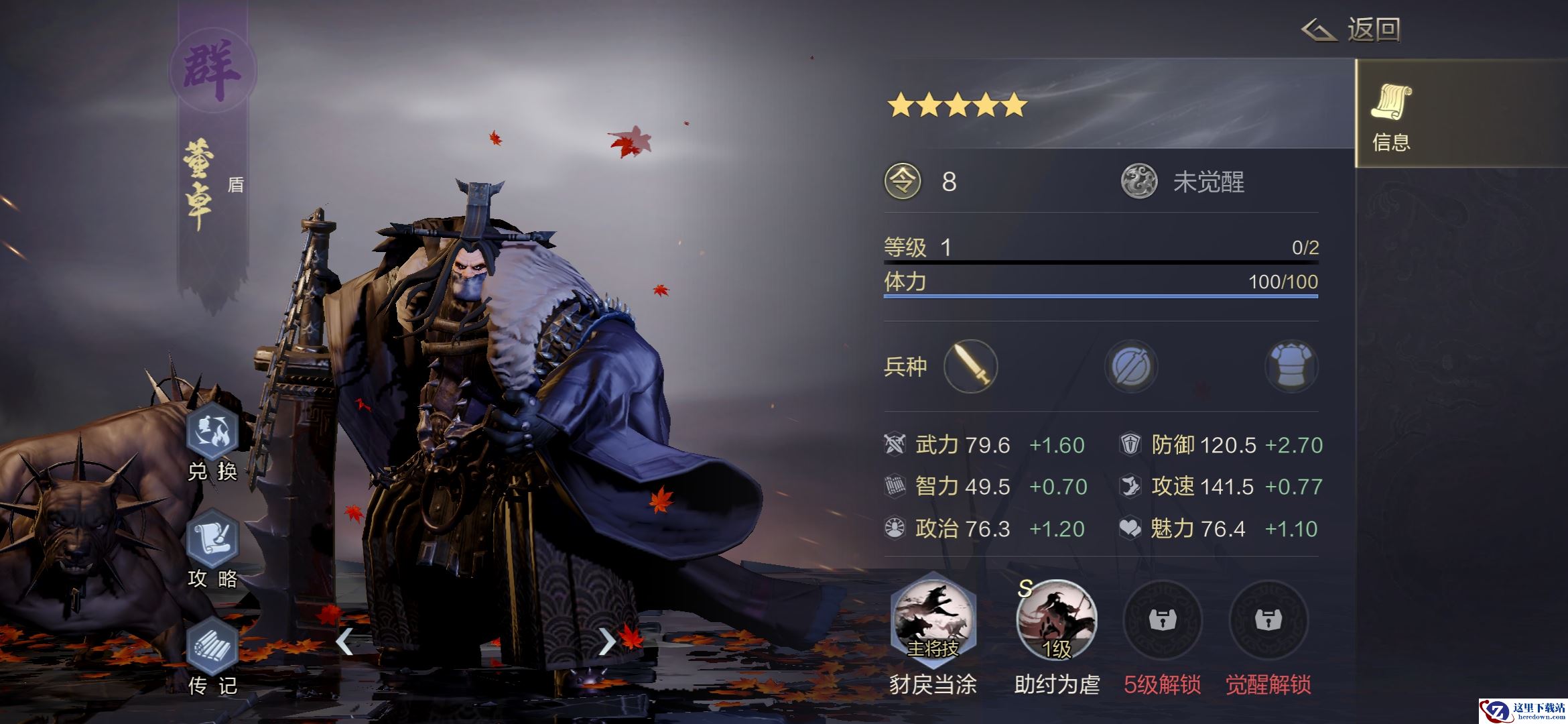Click the locked 5级解锁 skill slot
The height and width of the screenshot is (724, 1568).
click(1163, 620)
